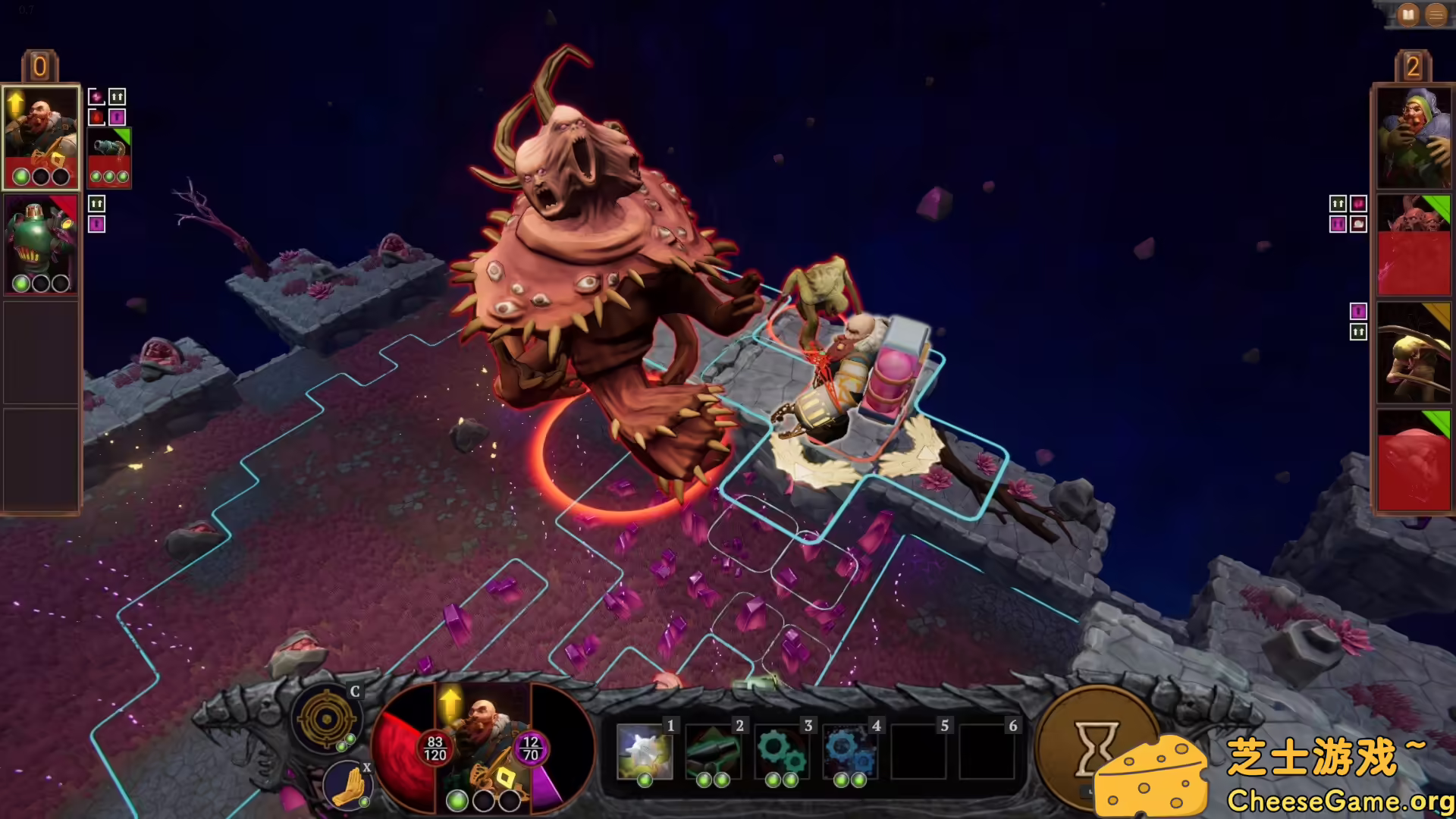Select the teal gears ability in slot 3

782,751
